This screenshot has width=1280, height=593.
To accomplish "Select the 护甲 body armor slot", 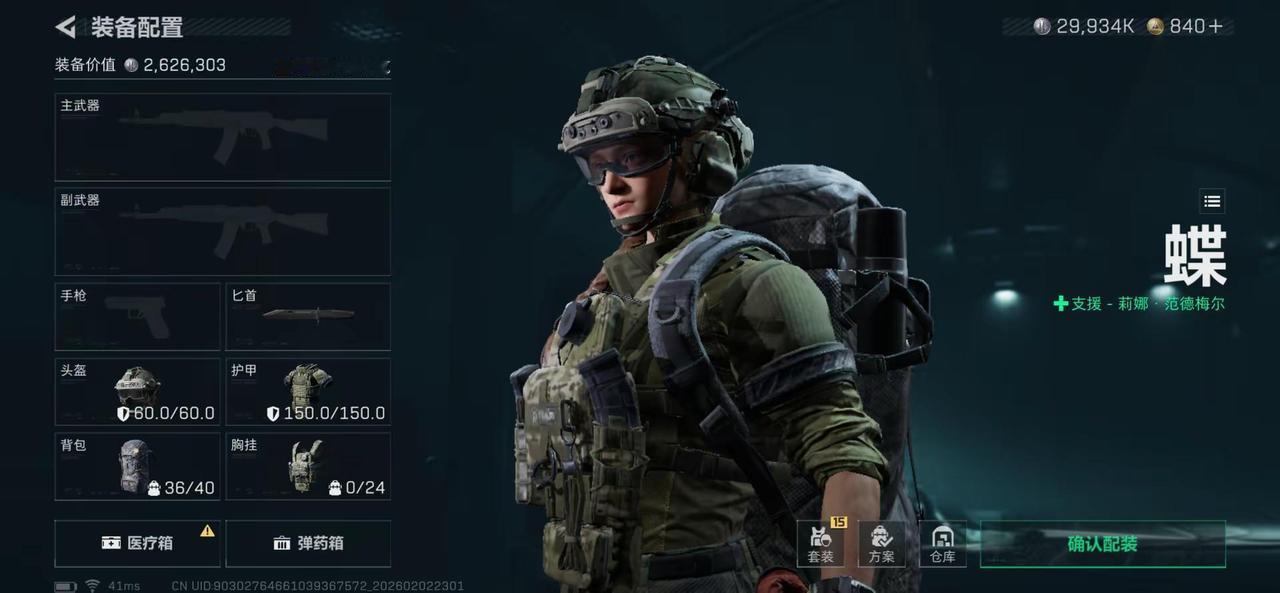I will (308, 391).
